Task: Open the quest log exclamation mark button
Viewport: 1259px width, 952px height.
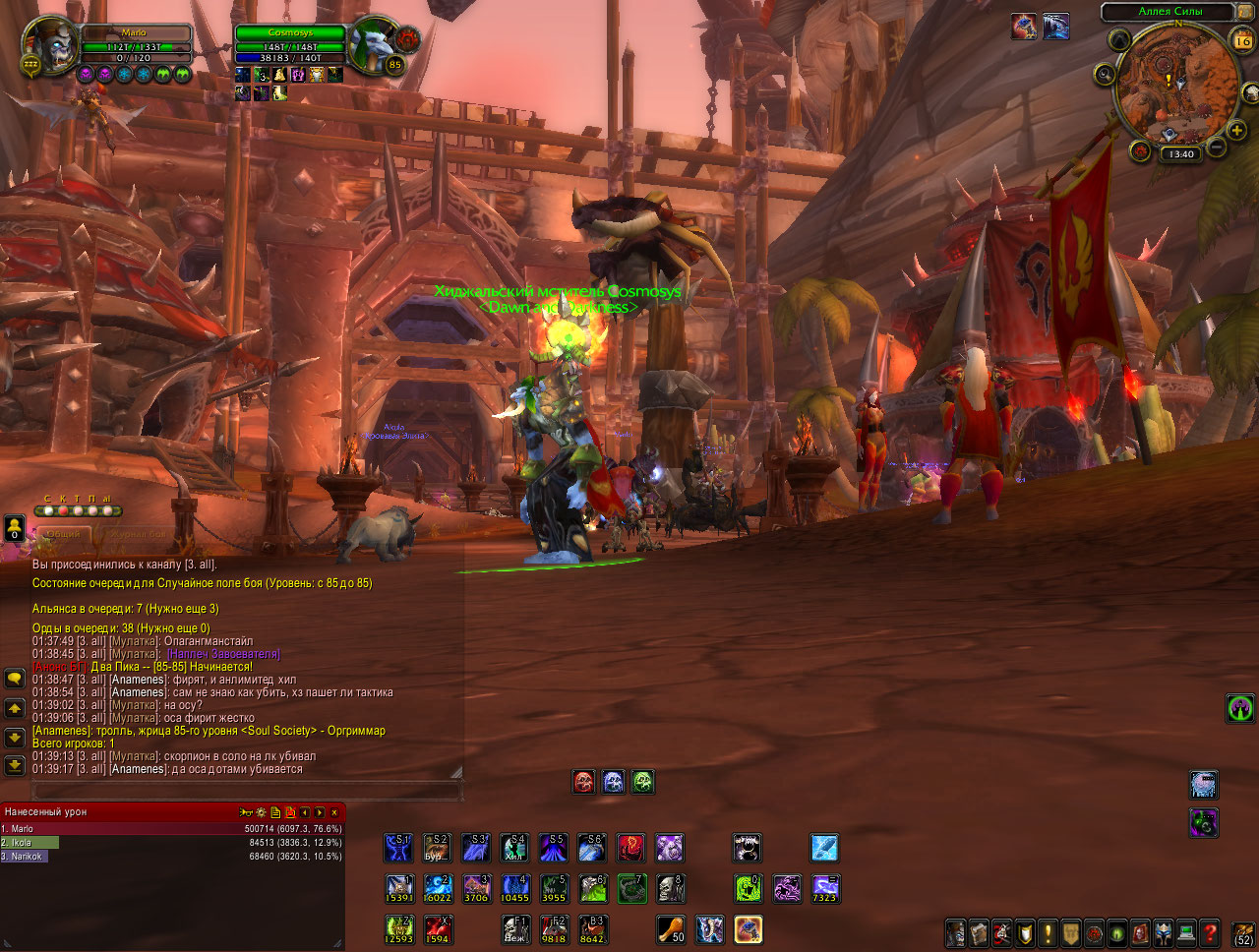Action: (1048, 932)
